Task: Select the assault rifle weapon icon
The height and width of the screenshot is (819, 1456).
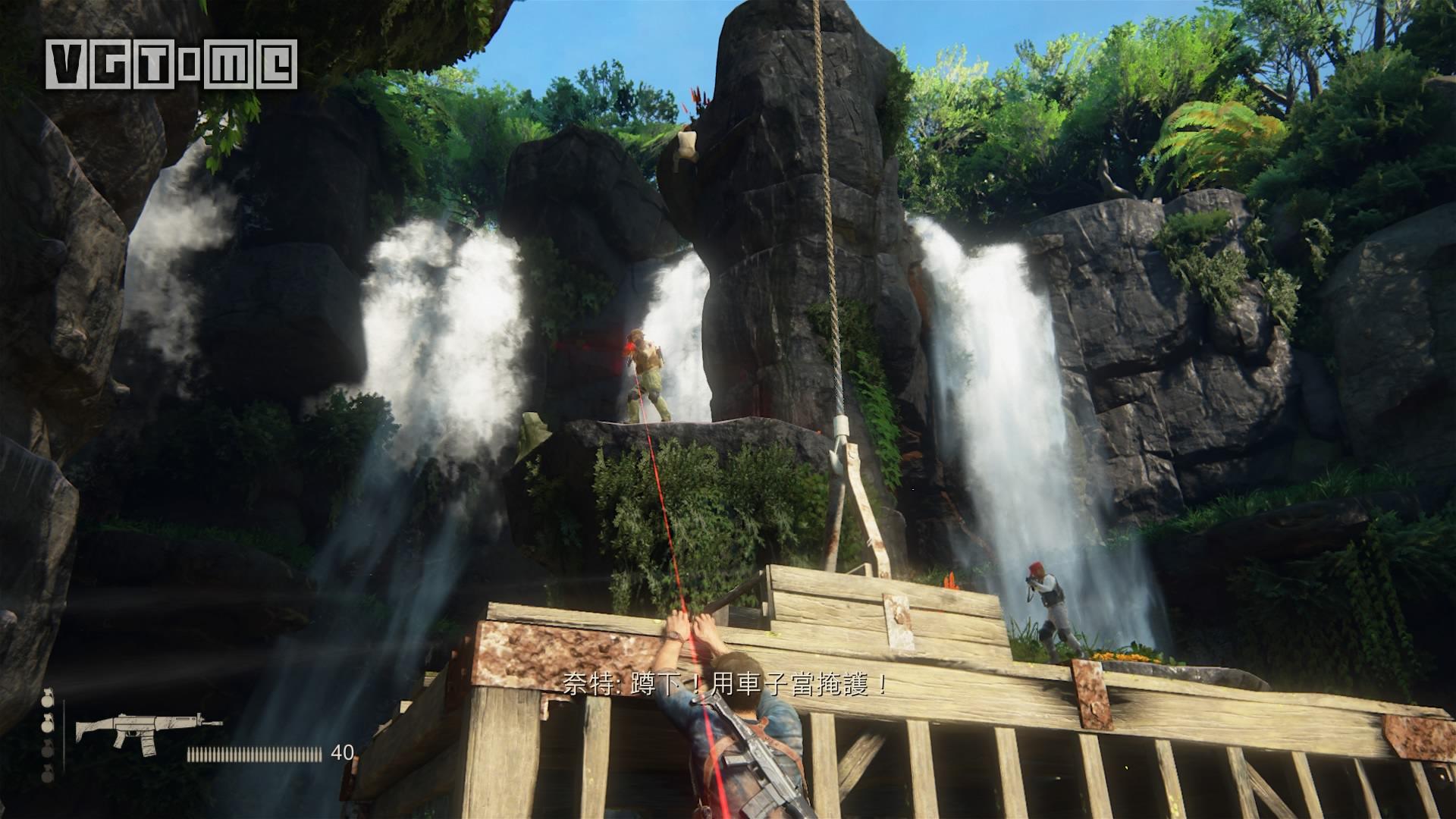Action: tap(148, 733)
